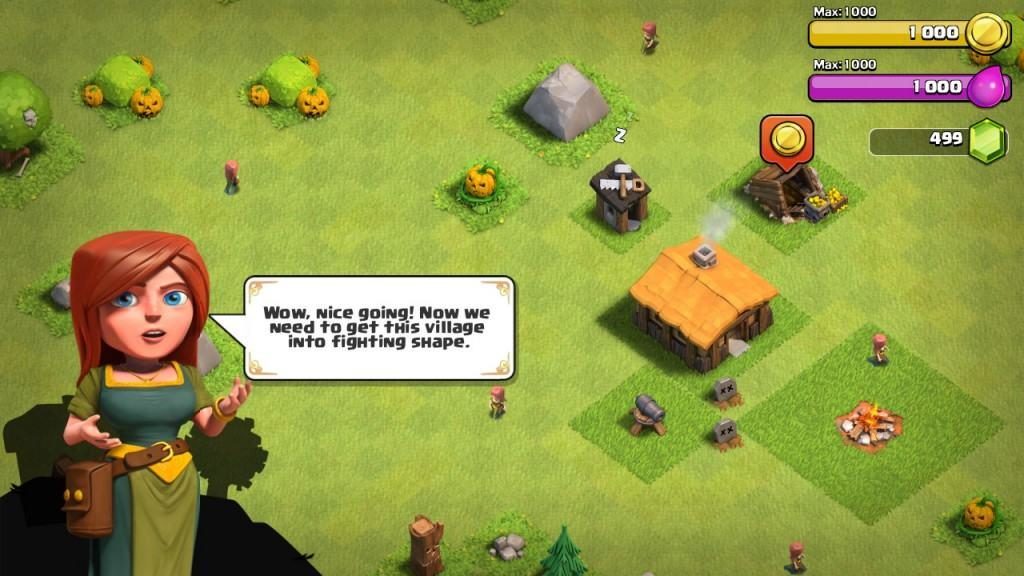Tap the pink elixir drop icon
This screenshot has width=1024, height=576.
pyautogui.click(x=986, y=86)
